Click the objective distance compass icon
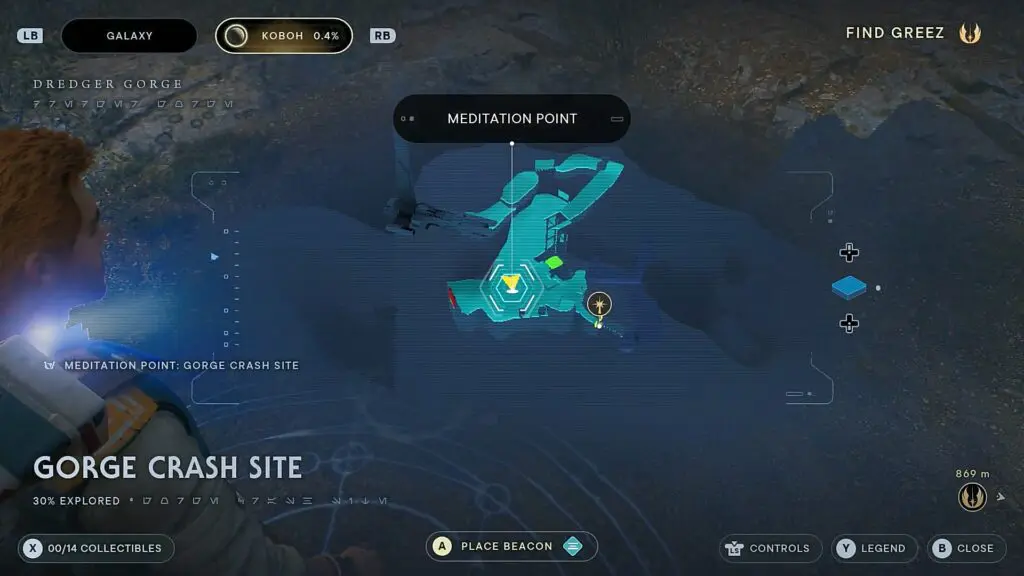 coord(972,497)
